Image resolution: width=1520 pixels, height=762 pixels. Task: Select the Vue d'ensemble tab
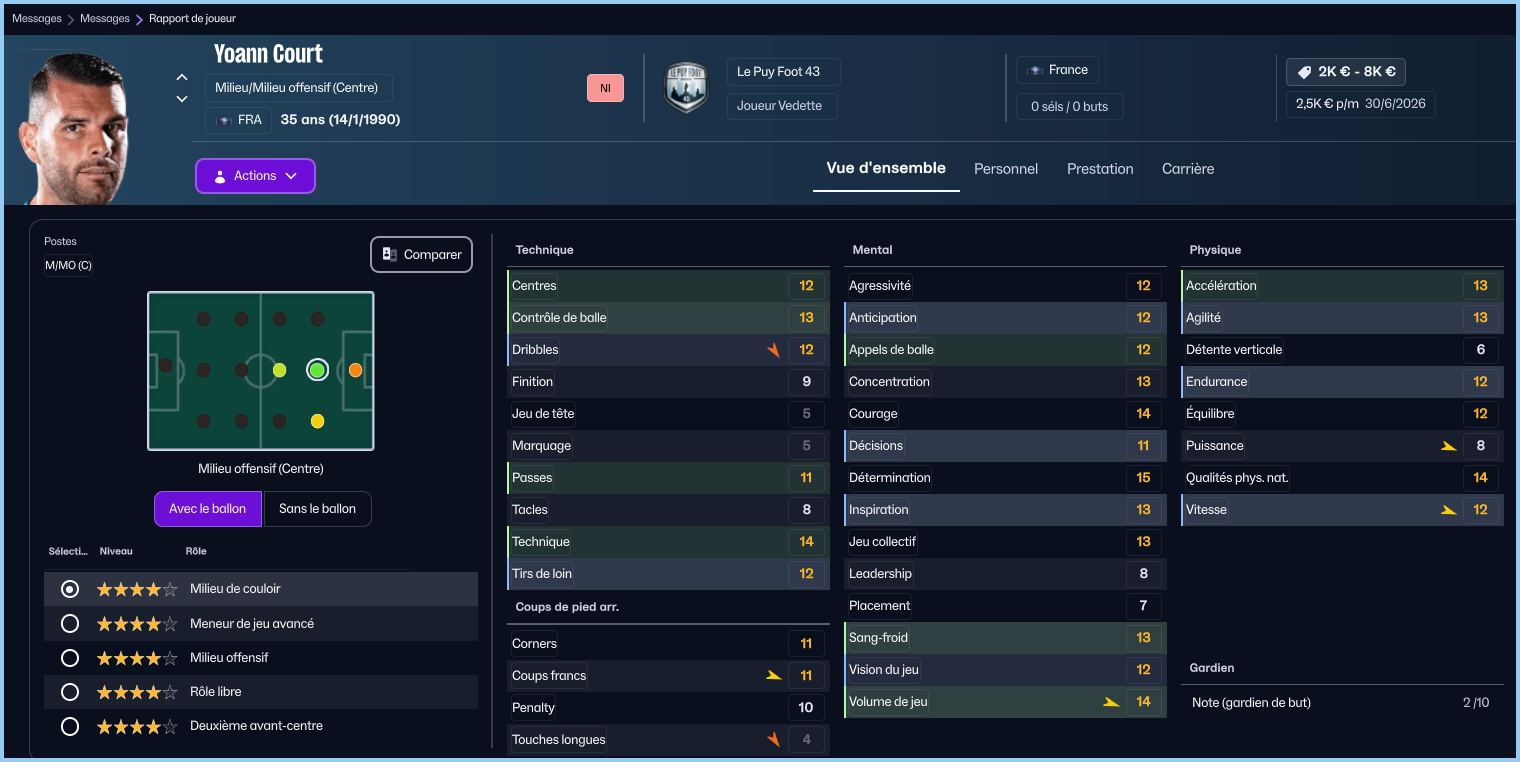click(885, 168)
